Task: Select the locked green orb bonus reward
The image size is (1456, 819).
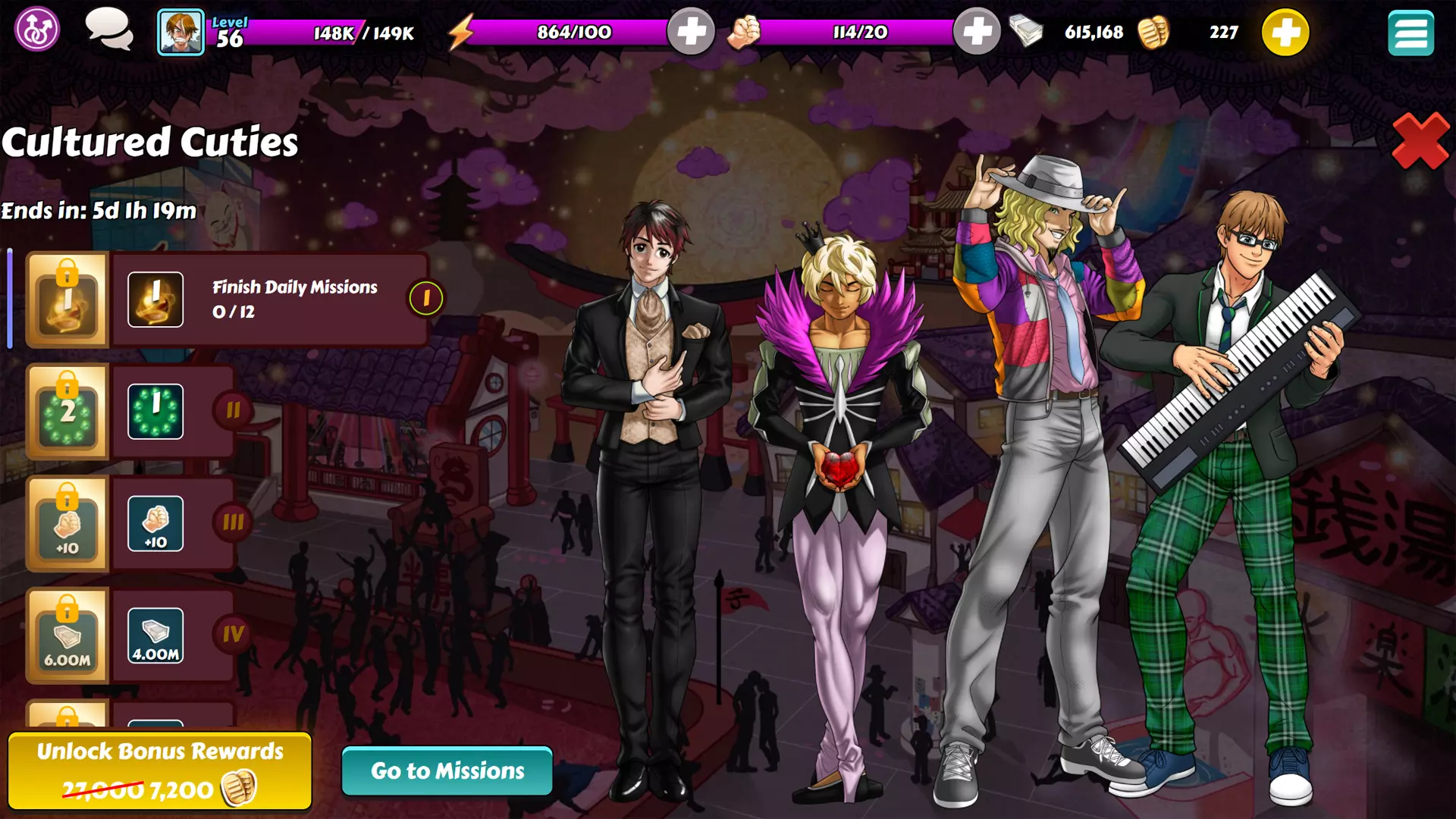Action: point(67,412)
